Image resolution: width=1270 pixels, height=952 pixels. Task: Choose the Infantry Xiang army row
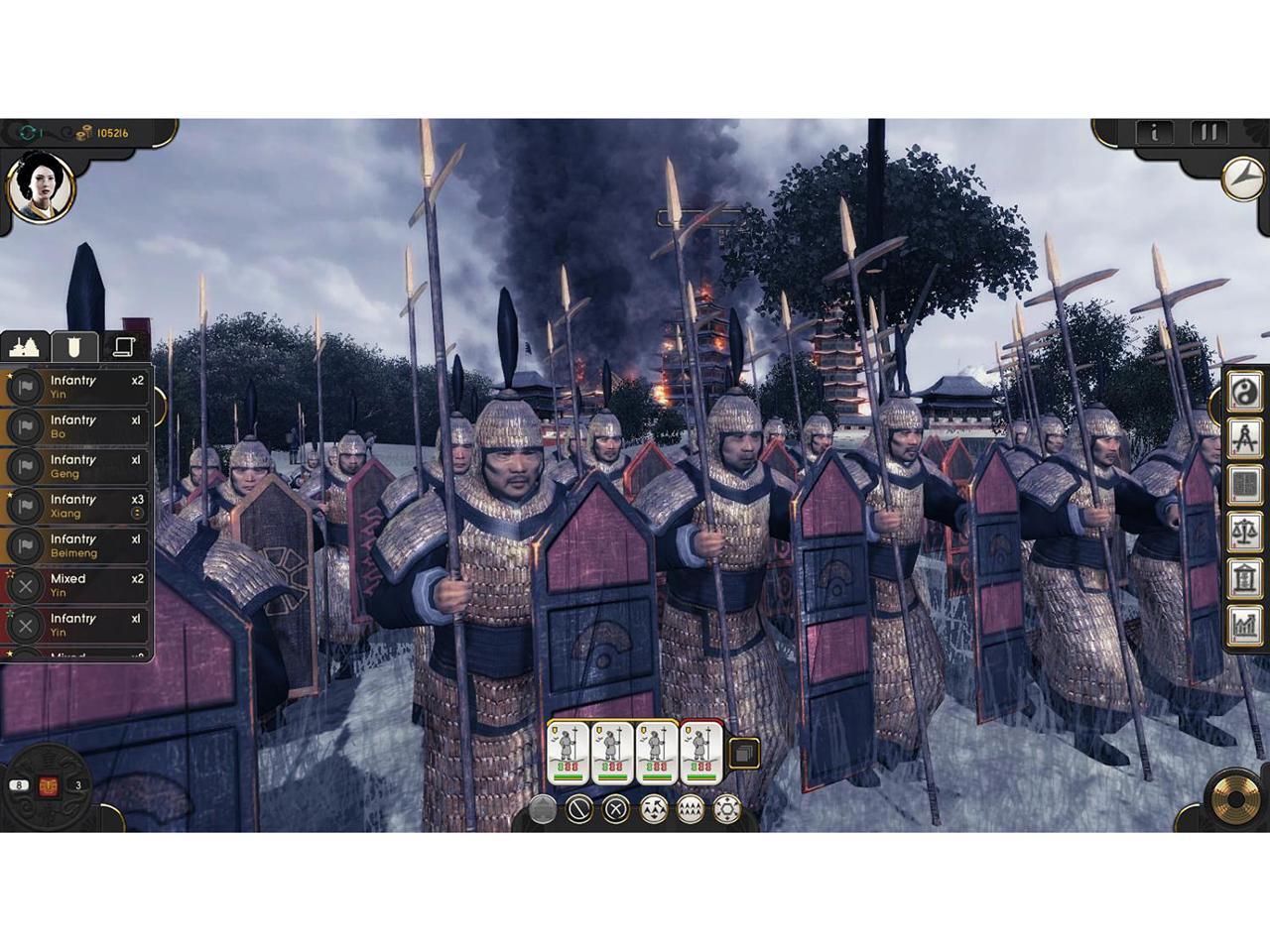point(77,506)
